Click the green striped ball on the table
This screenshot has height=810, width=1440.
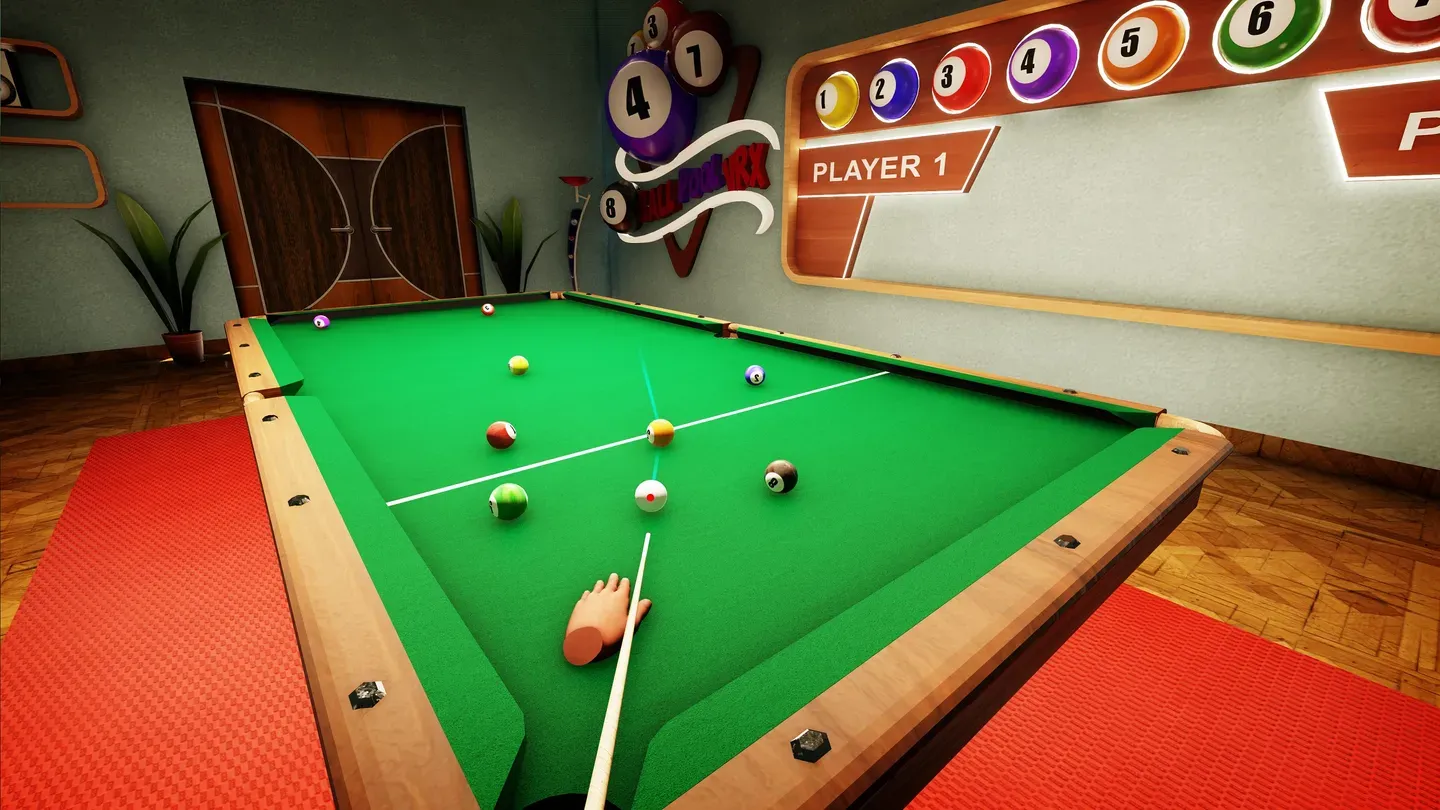[507, 500]
